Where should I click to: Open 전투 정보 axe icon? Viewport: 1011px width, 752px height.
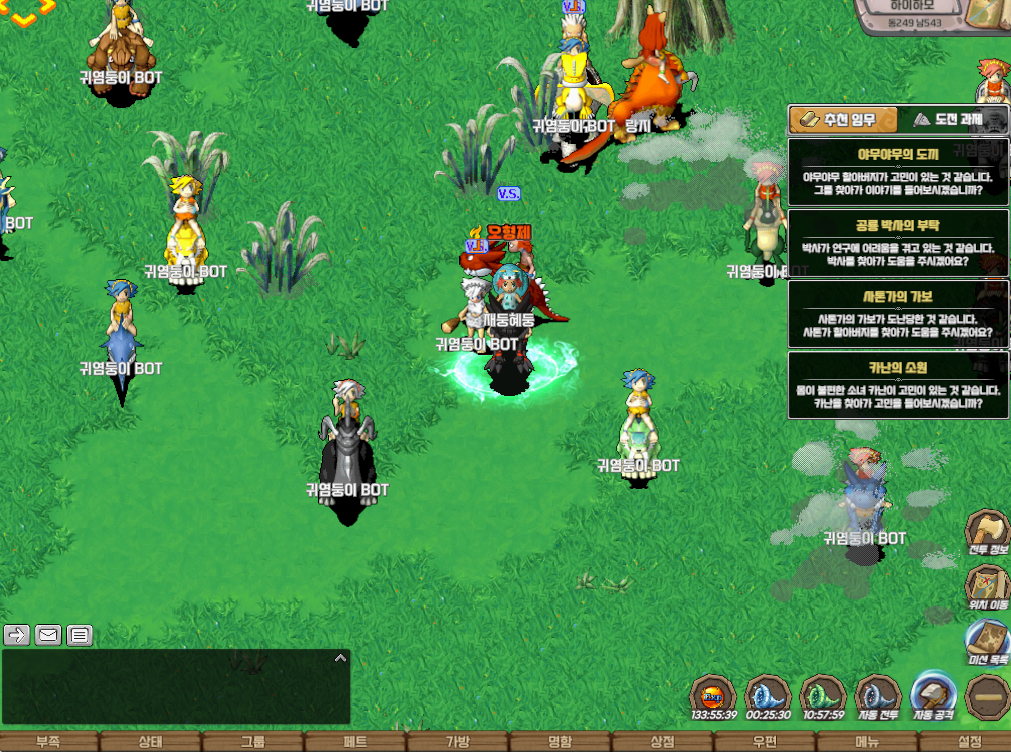(987, 533)
